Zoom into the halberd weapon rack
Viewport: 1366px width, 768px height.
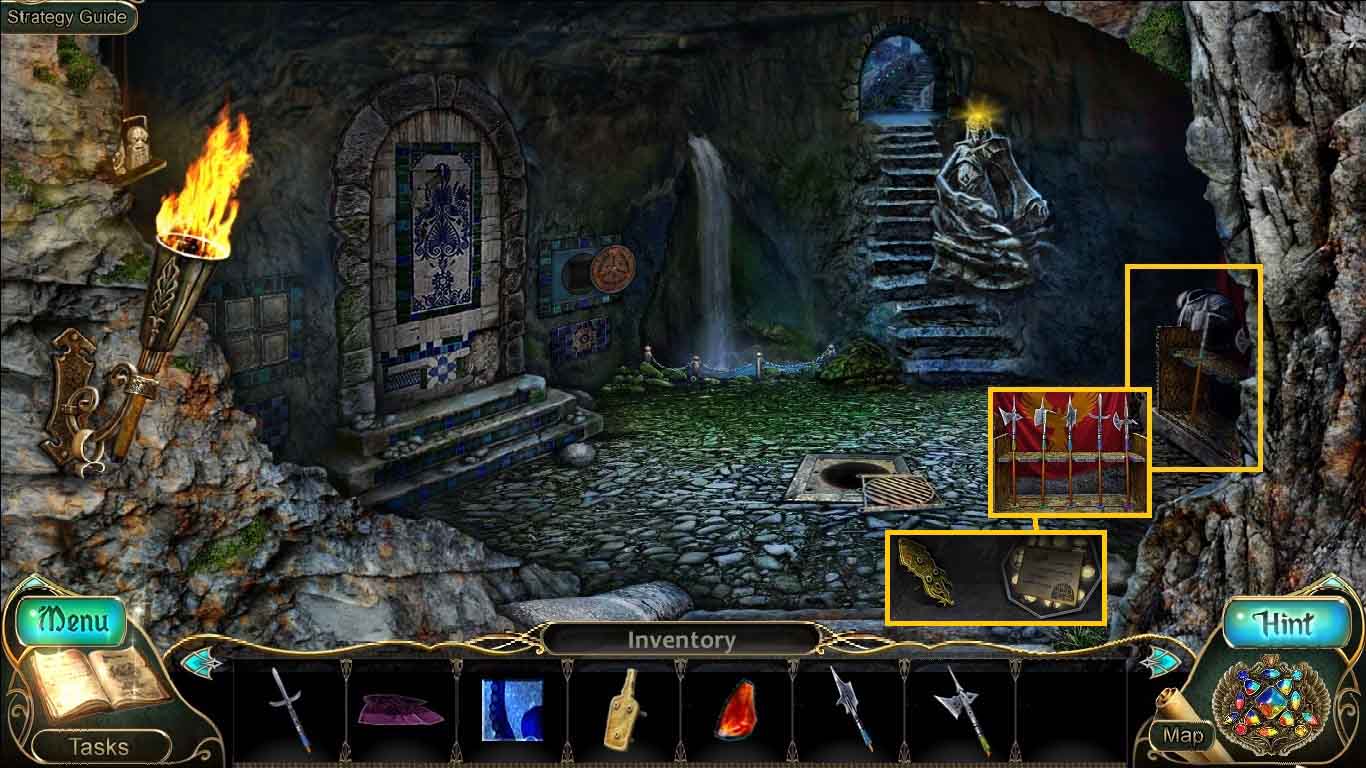(1064, 448)
